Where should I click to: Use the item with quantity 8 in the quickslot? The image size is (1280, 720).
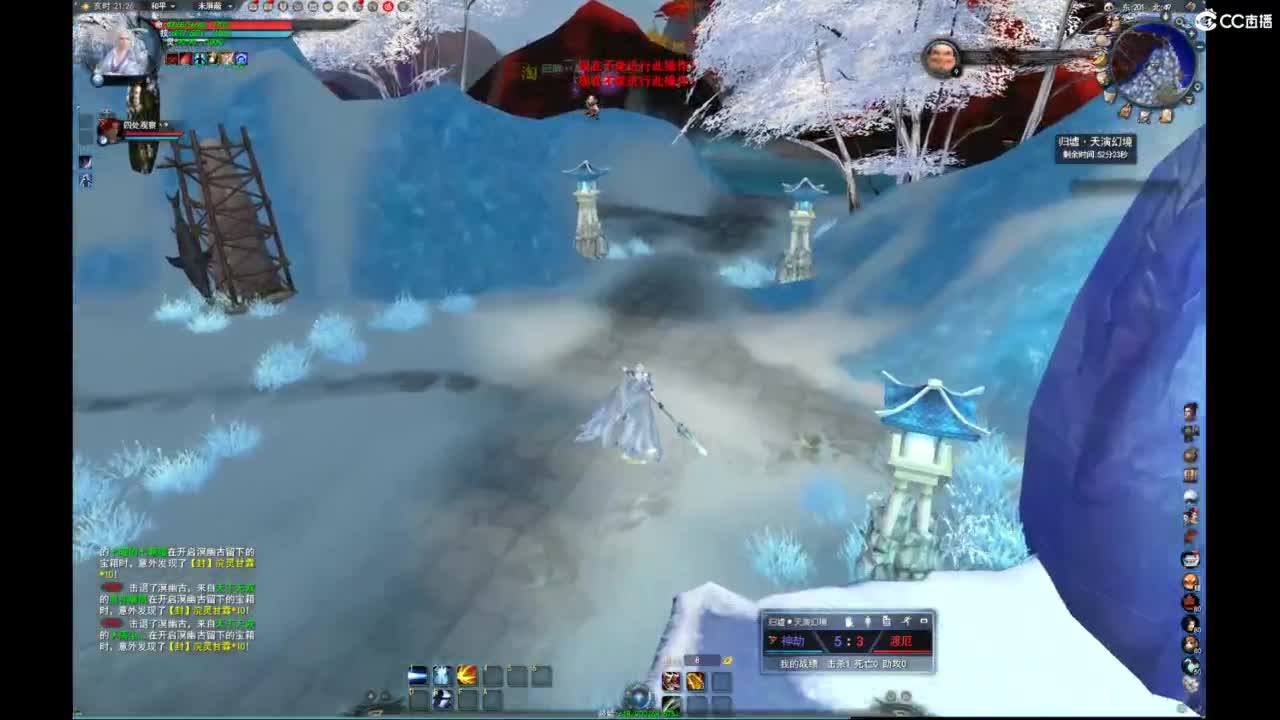(x=694, y=680)
